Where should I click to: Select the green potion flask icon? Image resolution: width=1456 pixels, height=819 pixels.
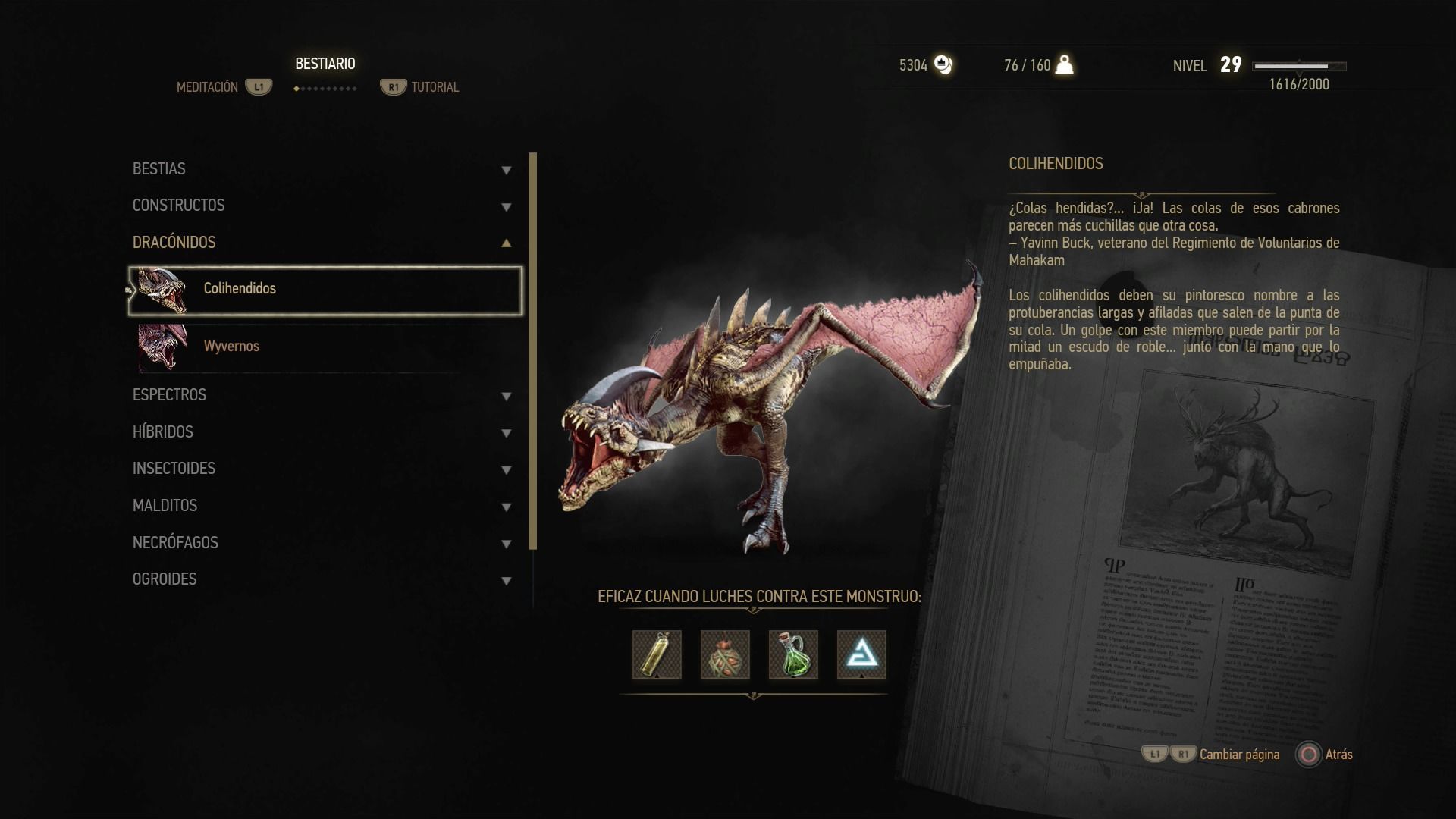tap(793, 654)
